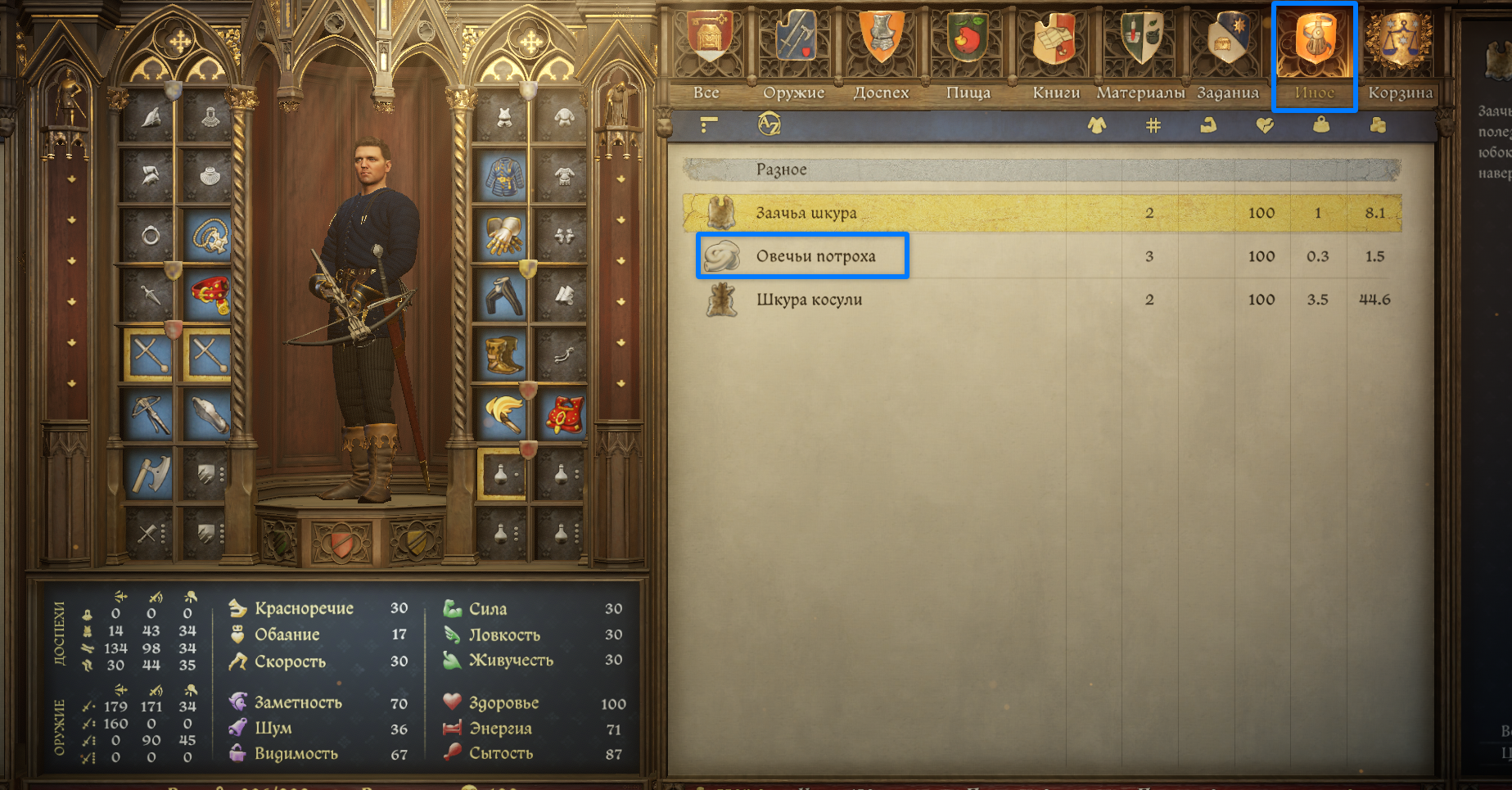Image resolution: width=1512 pixels, height=790 pixels.
Task: Select the Заячья шкура row
Action: point(806,213)
